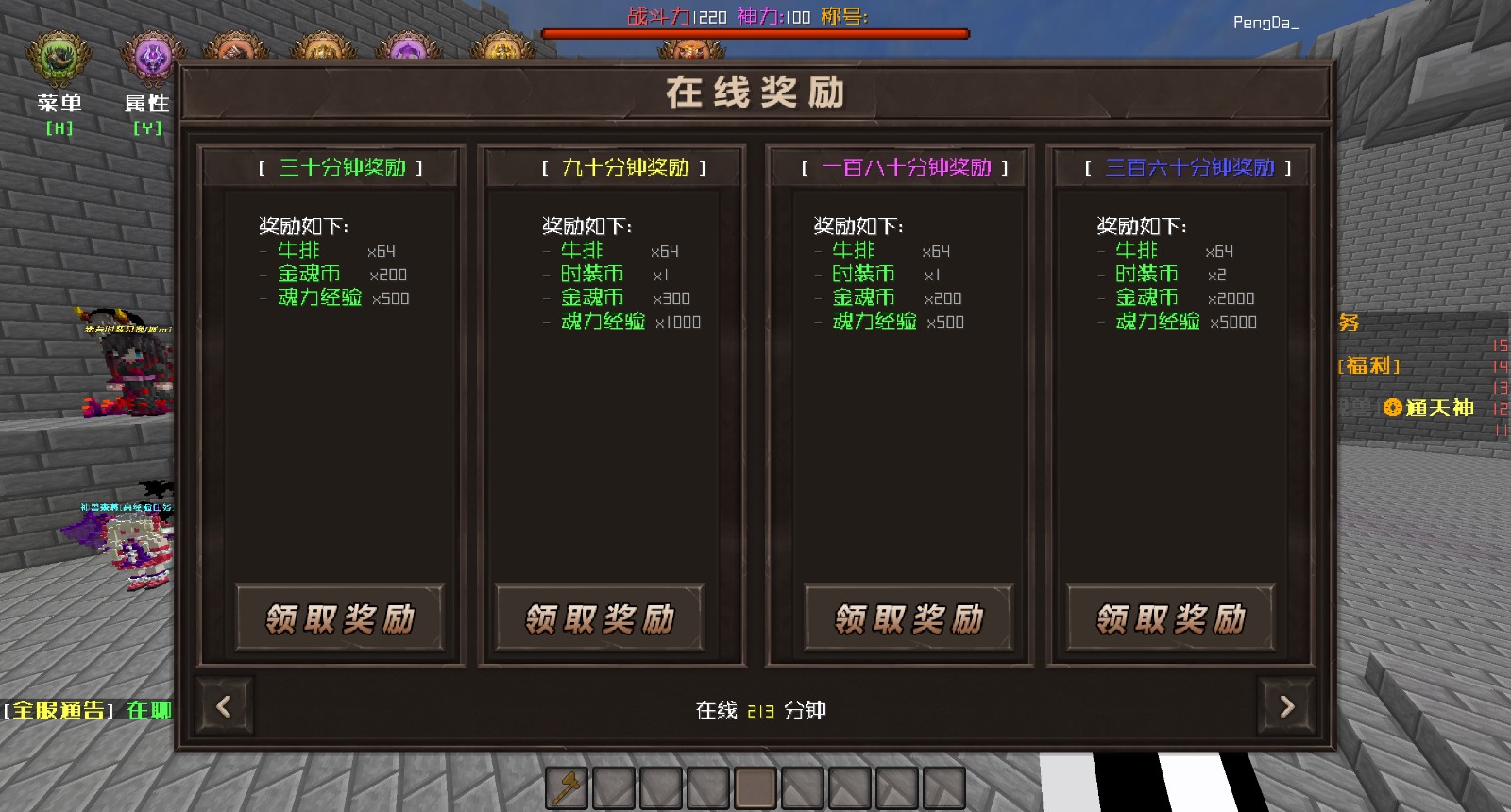Collect the 180-minute reward (一百八十分钟奖励)

click(908, 618)
